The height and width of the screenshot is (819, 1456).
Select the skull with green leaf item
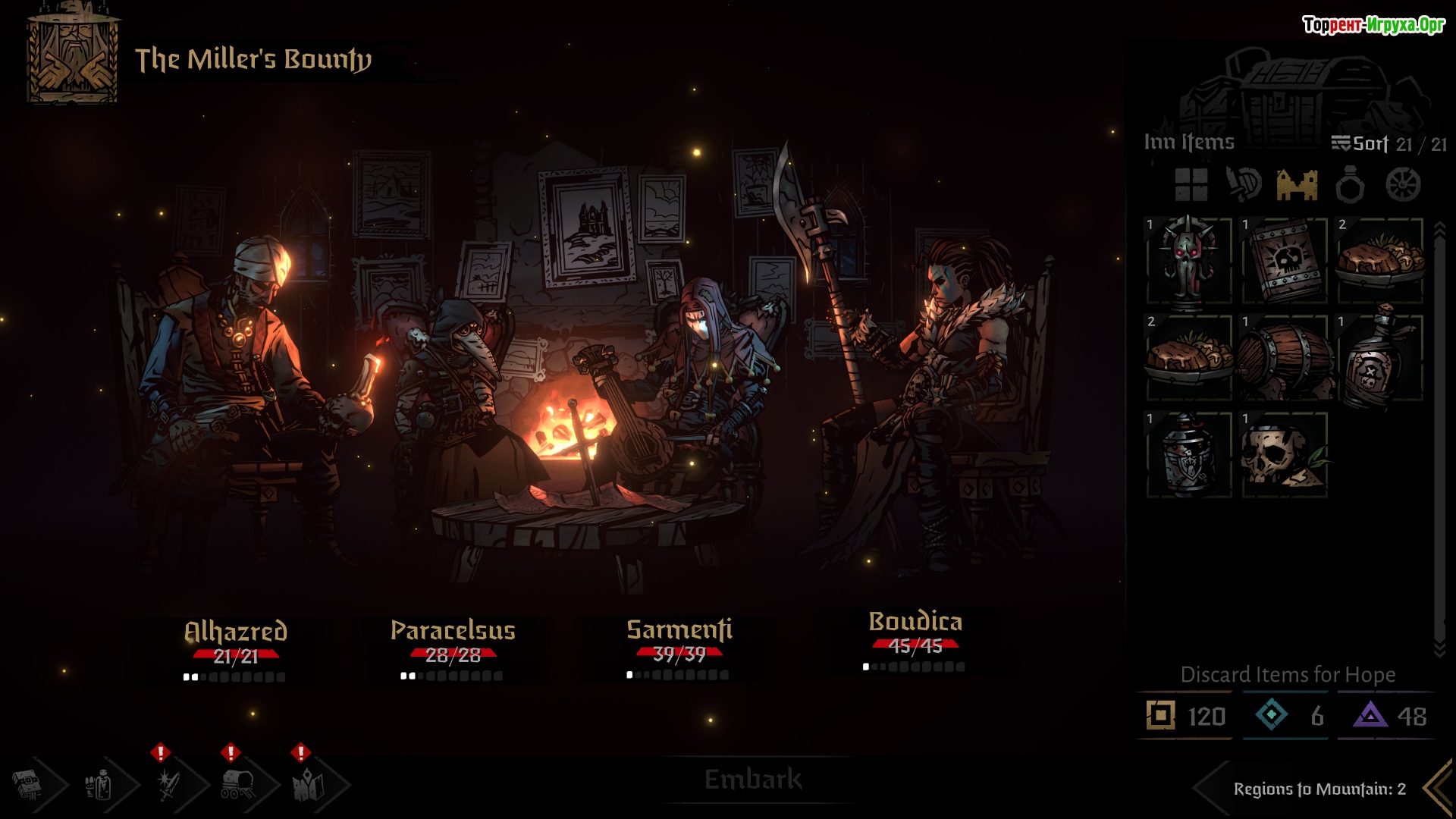(x=1285, y=456)
